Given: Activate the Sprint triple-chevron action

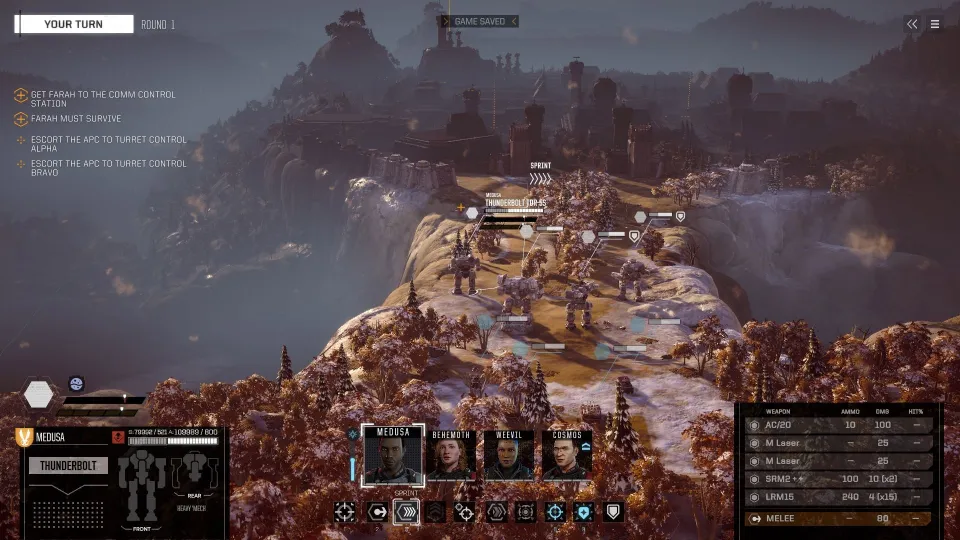Looking at the screenshot, I should pos(407,512).
